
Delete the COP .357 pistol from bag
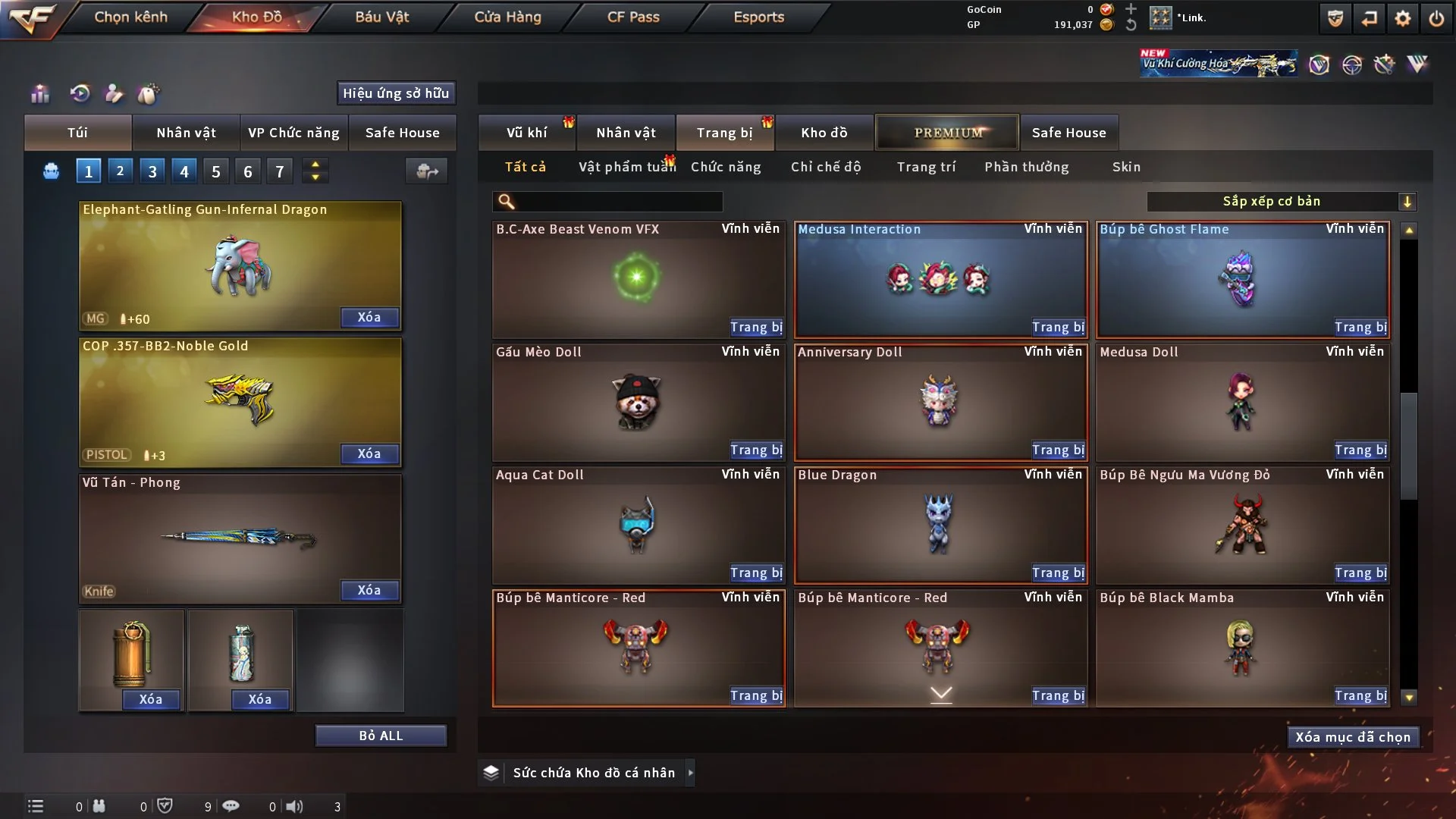(x=369, y=454)
